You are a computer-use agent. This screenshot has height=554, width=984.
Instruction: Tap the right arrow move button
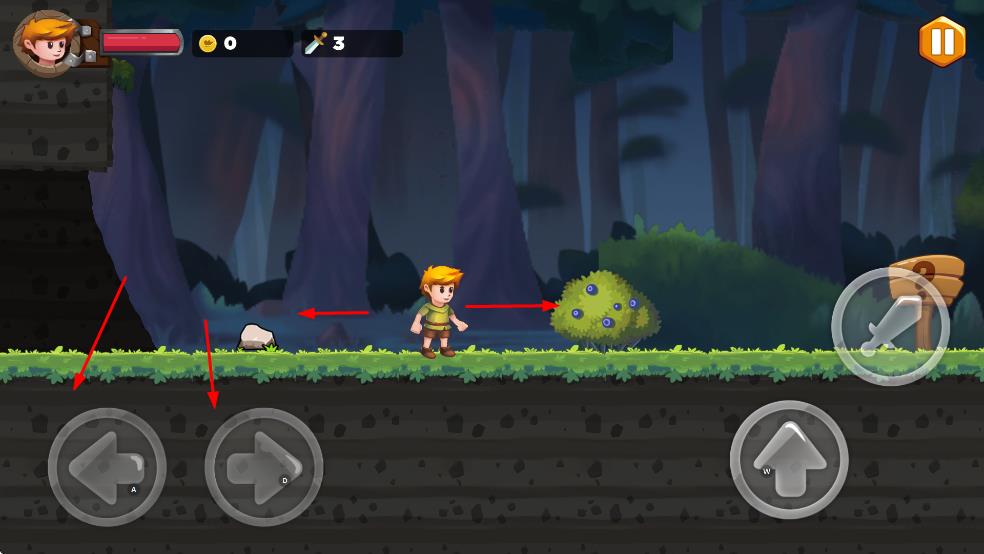pyautogui.click(x=263, y=467)
